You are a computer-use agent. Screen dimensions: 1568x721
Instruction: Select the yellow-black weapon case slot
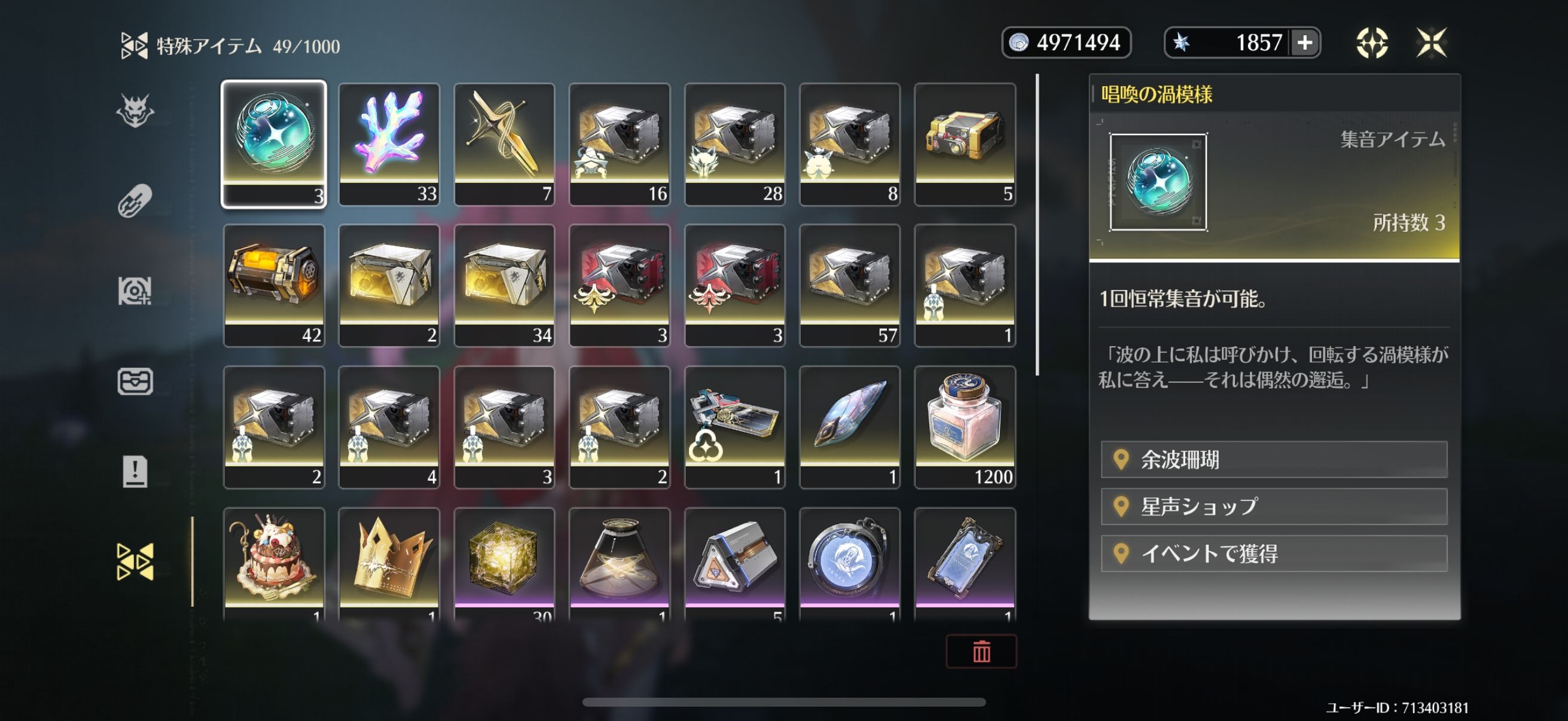click(x=965, y=144)
